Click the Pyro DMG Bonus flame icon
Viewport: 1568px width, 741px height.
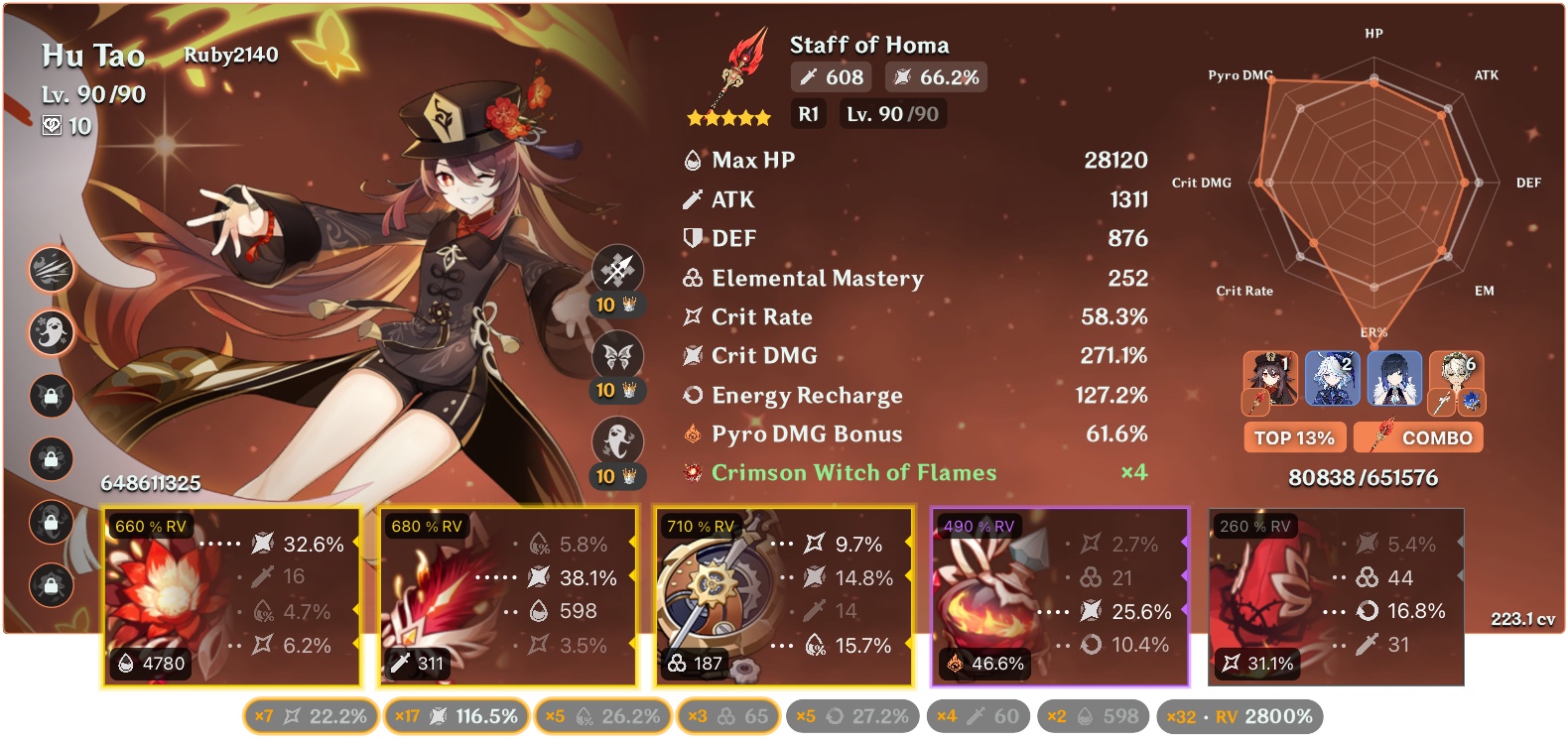click(691, 433)
